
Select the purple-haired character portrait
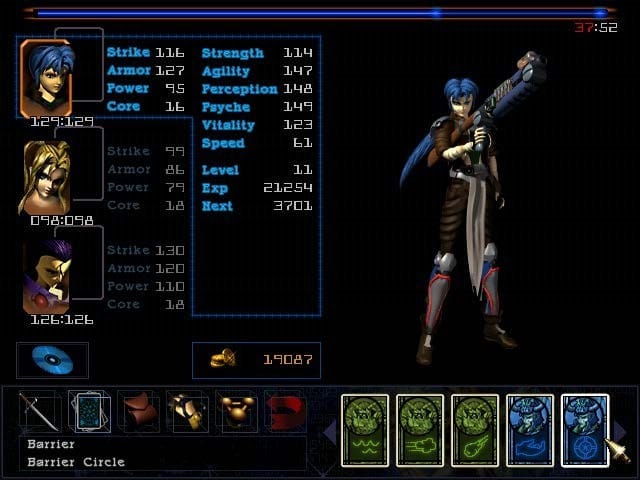coord(46,276)
